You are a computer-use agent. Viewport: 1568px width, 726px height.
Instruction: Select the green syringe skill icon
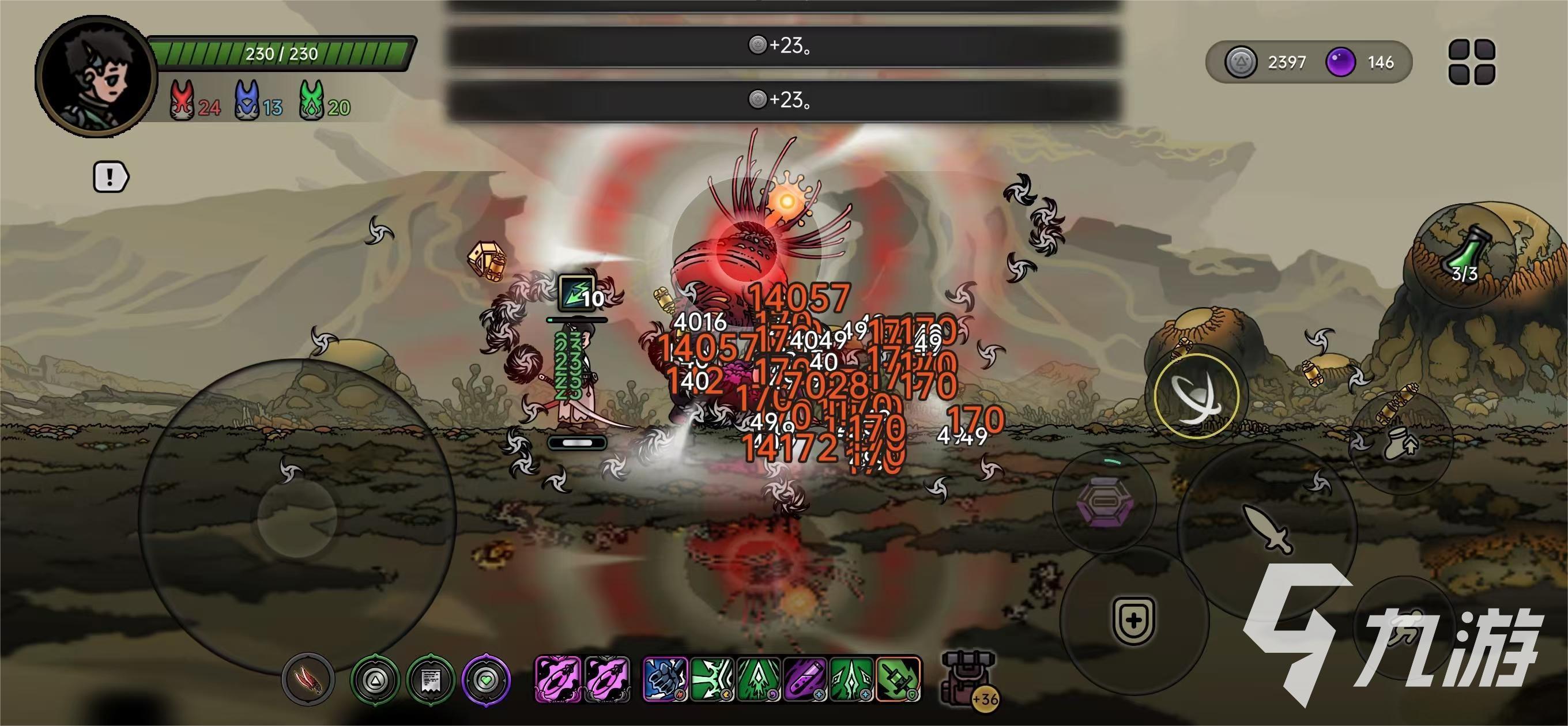[x=899, y=679]
